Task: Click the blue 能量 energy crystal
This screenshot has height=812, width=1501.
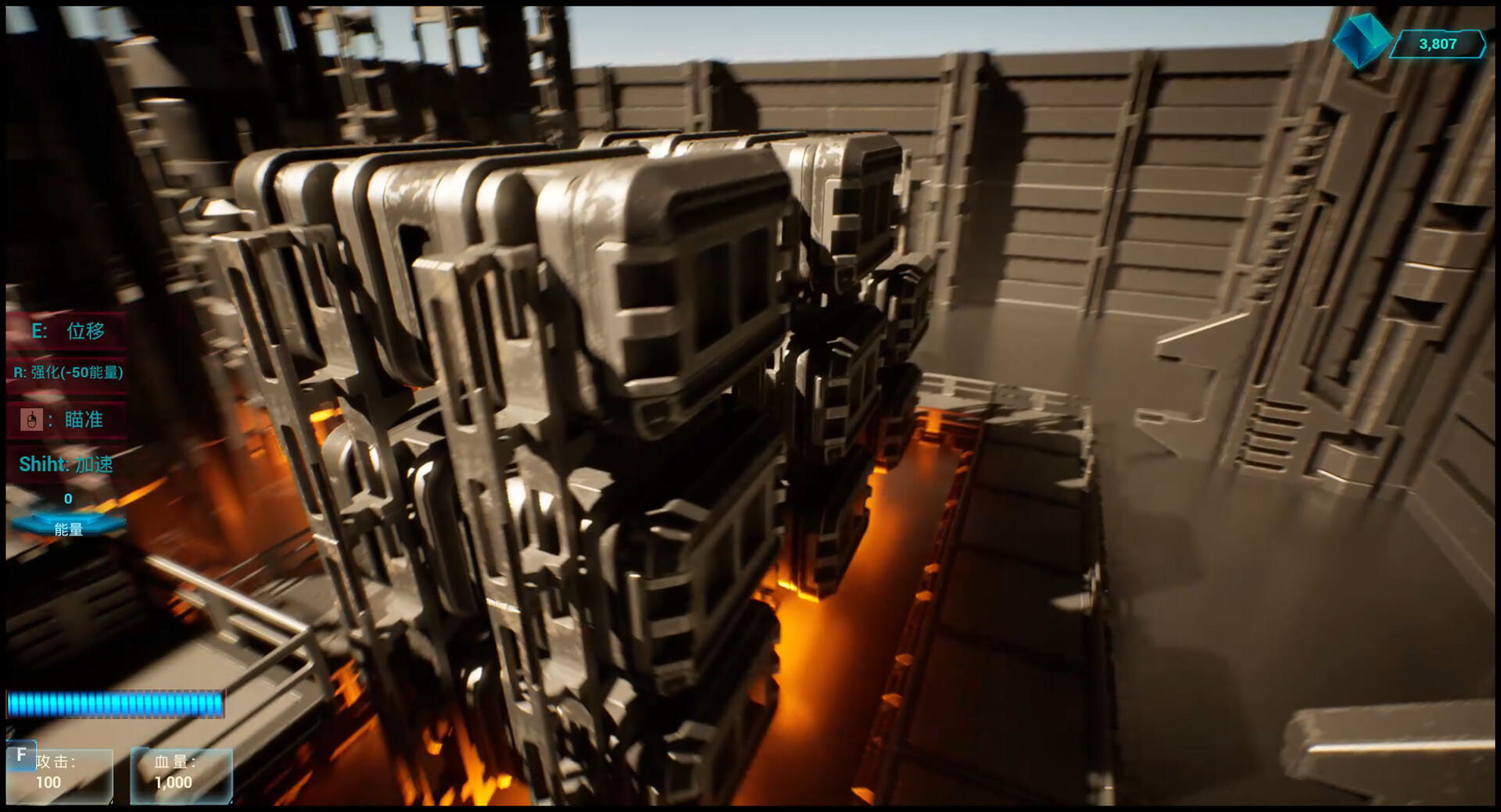Action: (x=68, y=525)
